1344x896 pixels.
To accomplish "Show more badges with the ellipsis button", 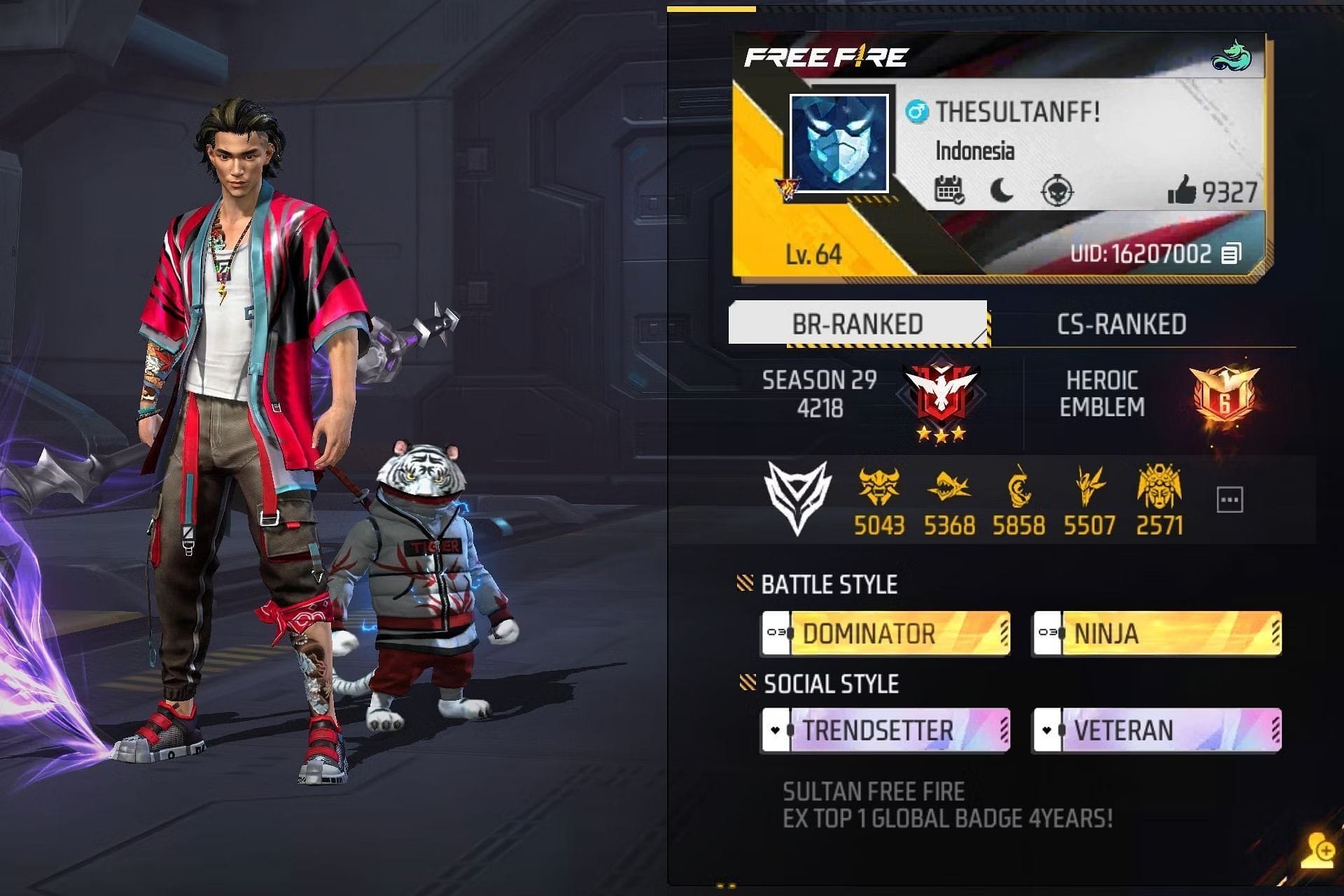I will [x=1229, y=500].
